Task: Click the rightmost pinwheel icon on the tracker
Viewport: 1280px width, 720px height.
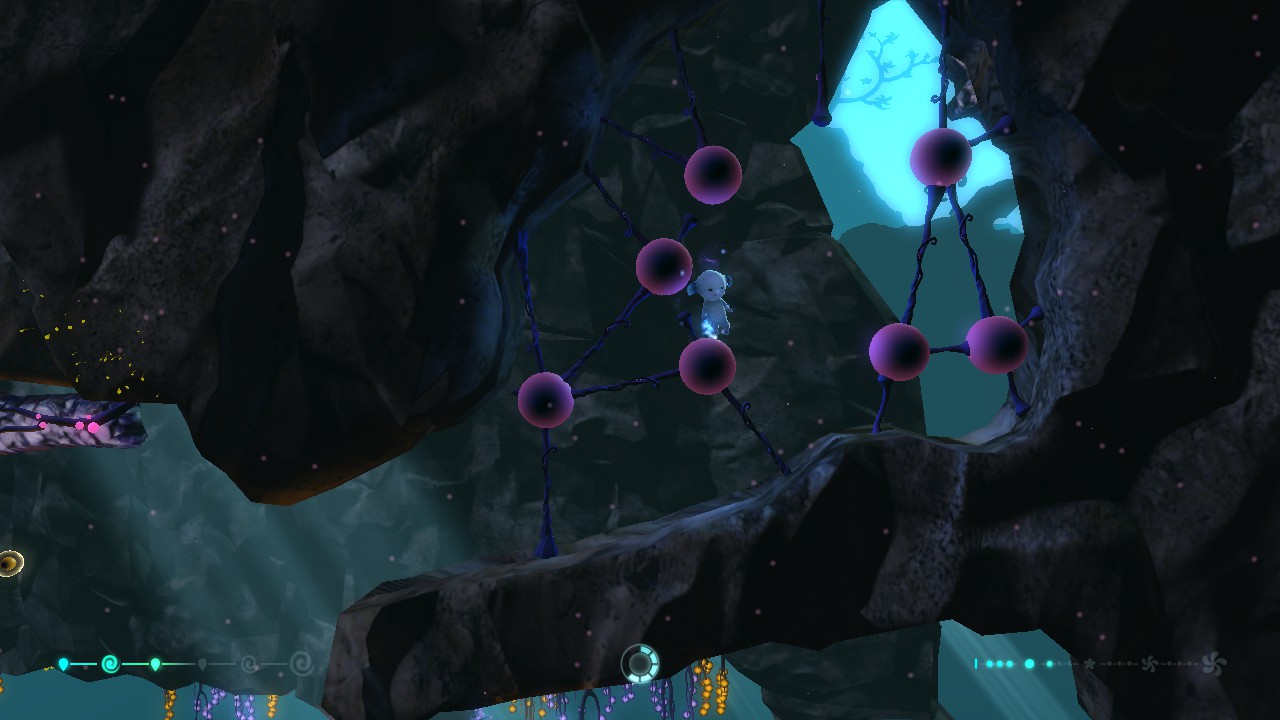Action: coord(1214,663)
